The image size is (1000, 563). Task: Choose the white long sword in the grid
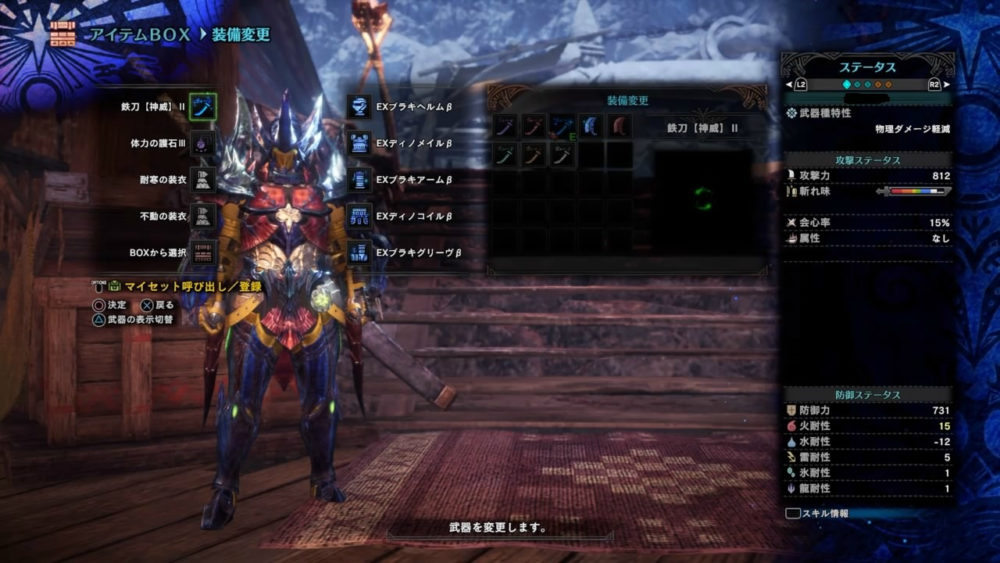(x=563, y=155)
